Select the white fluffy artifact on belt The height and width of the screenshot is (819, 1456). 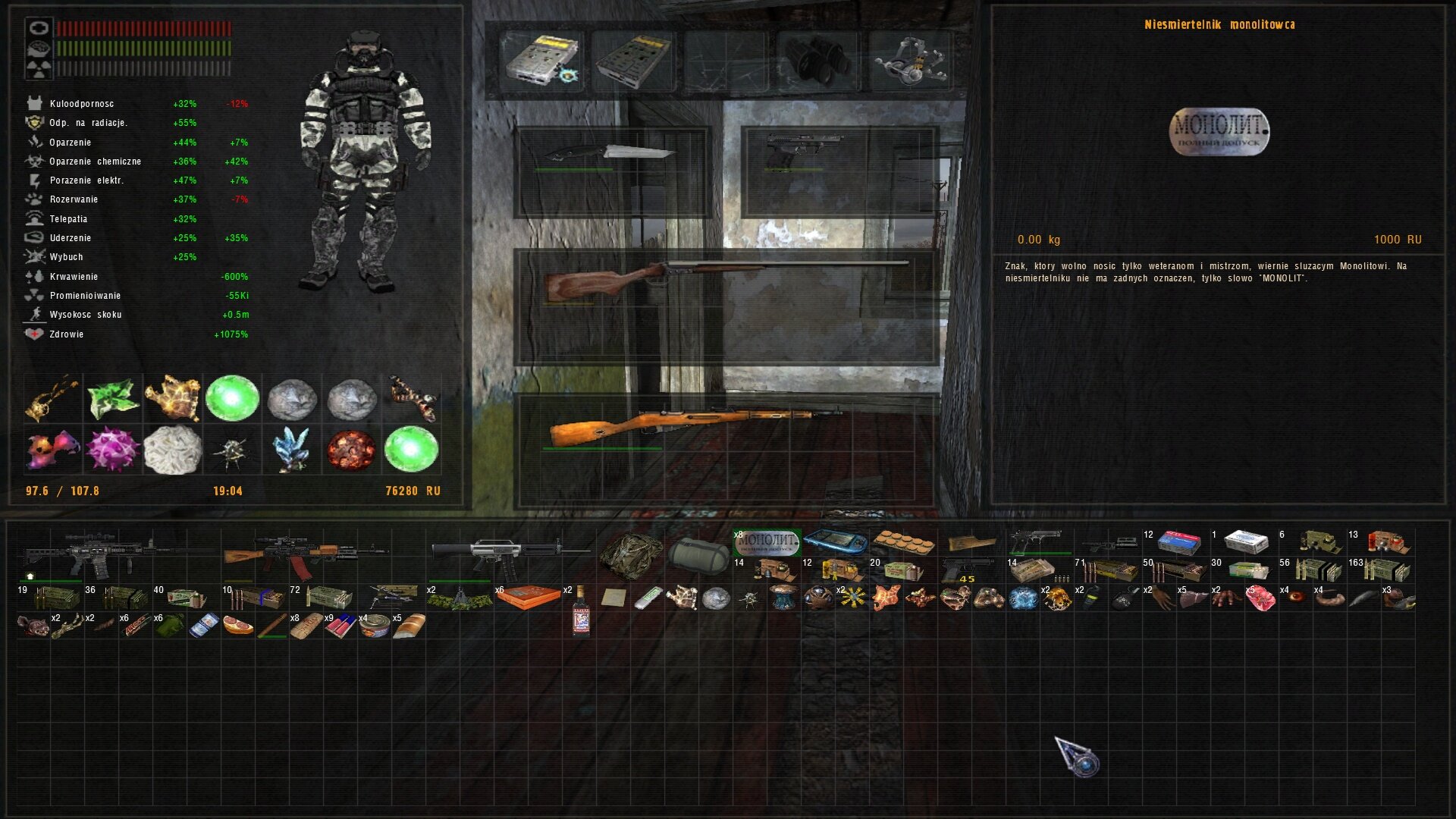coord(173,449)
